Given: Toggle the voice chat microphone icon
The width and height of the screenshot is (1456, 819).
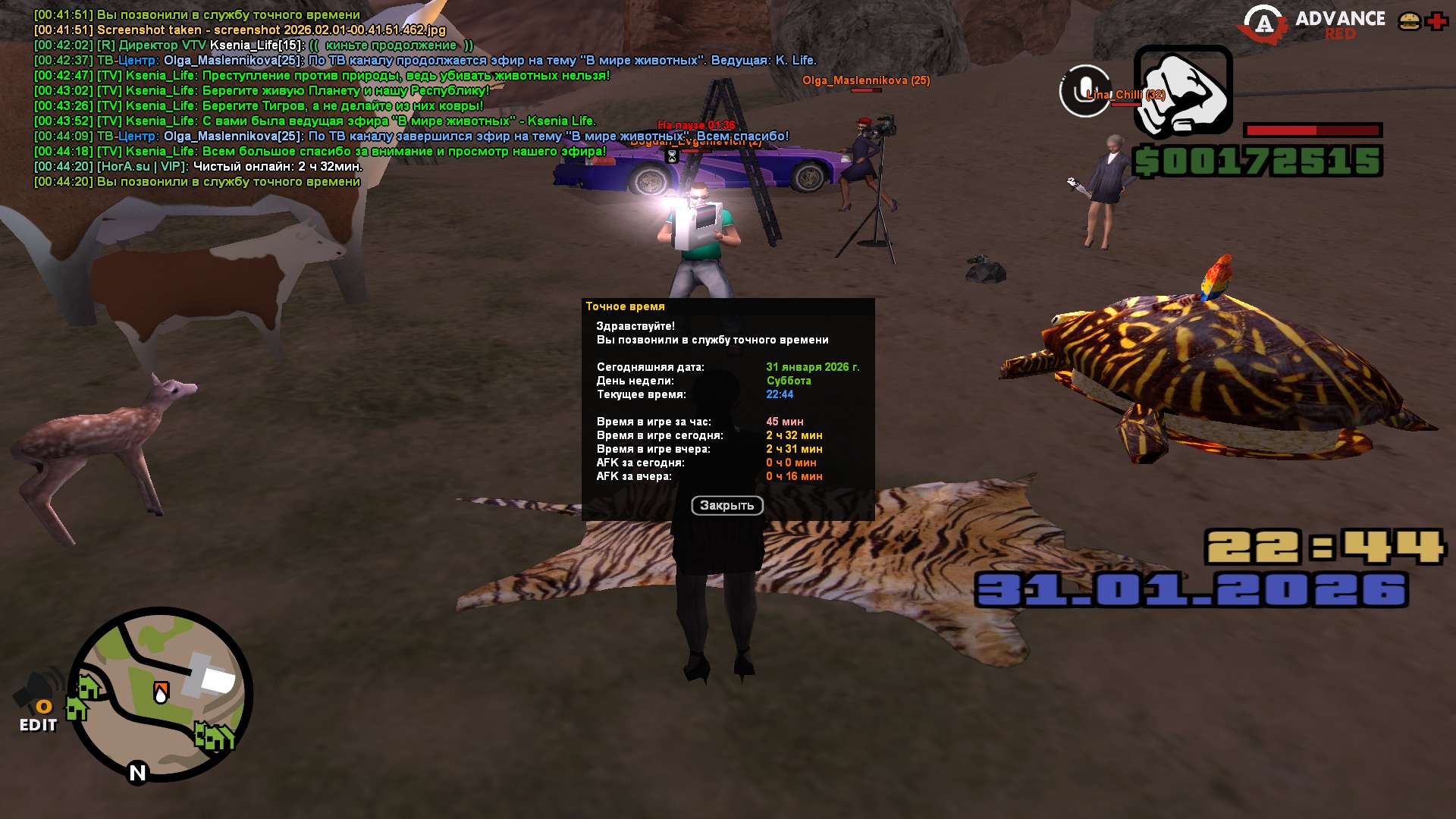Looking at the screenshot, I should [1084, 91].
